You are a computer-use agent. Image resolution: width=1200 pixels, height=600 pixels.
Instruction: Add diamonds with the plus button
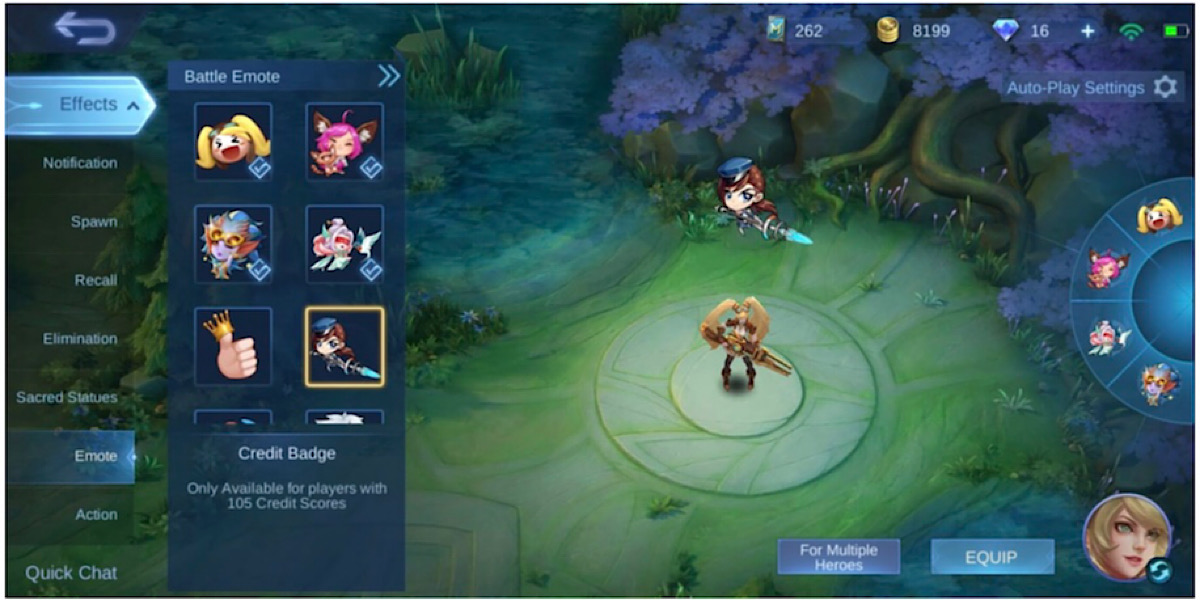1087,31
